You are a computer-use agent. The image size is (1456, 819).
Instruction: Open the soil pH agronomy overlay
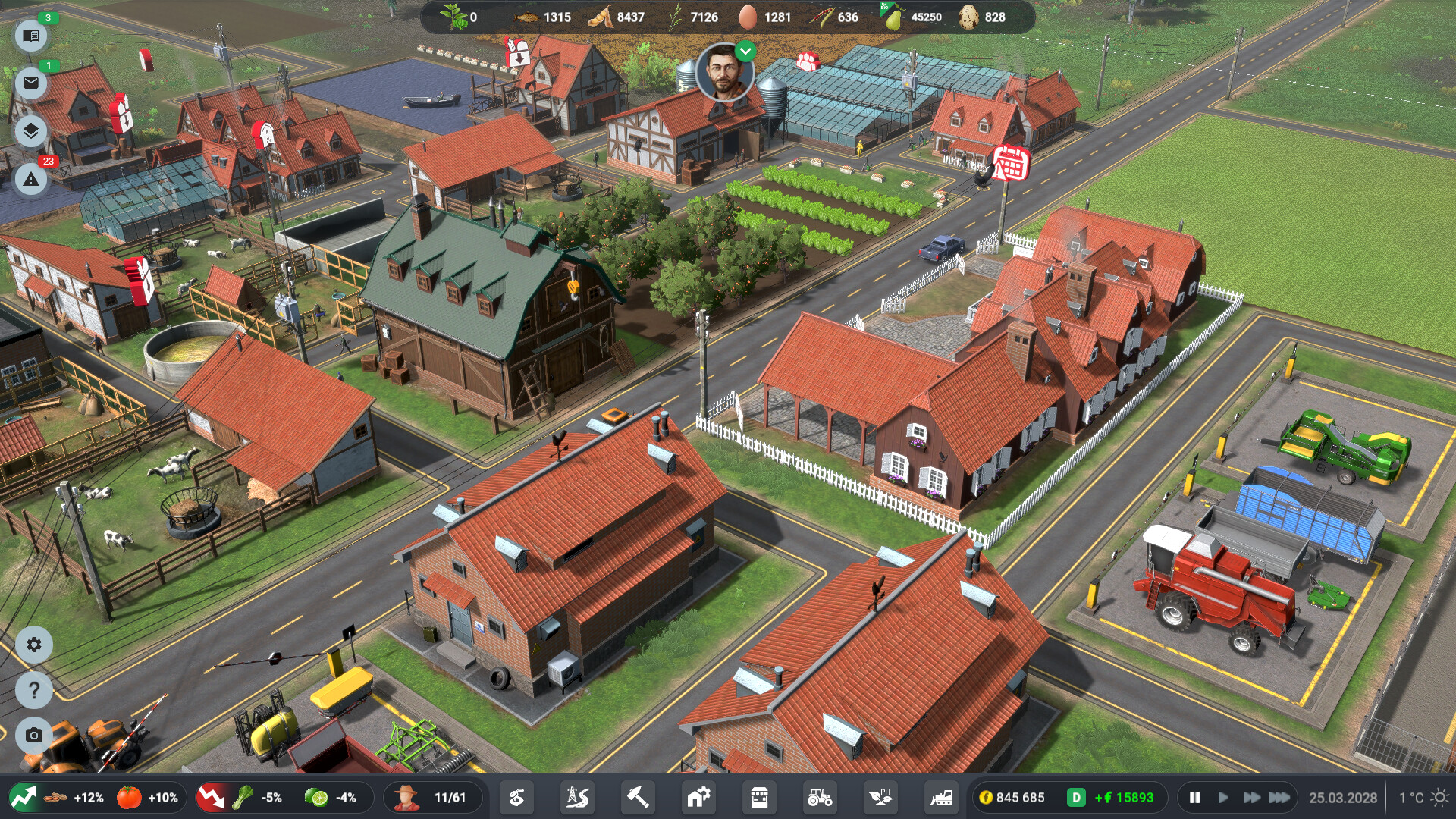(x=880, y=798)
